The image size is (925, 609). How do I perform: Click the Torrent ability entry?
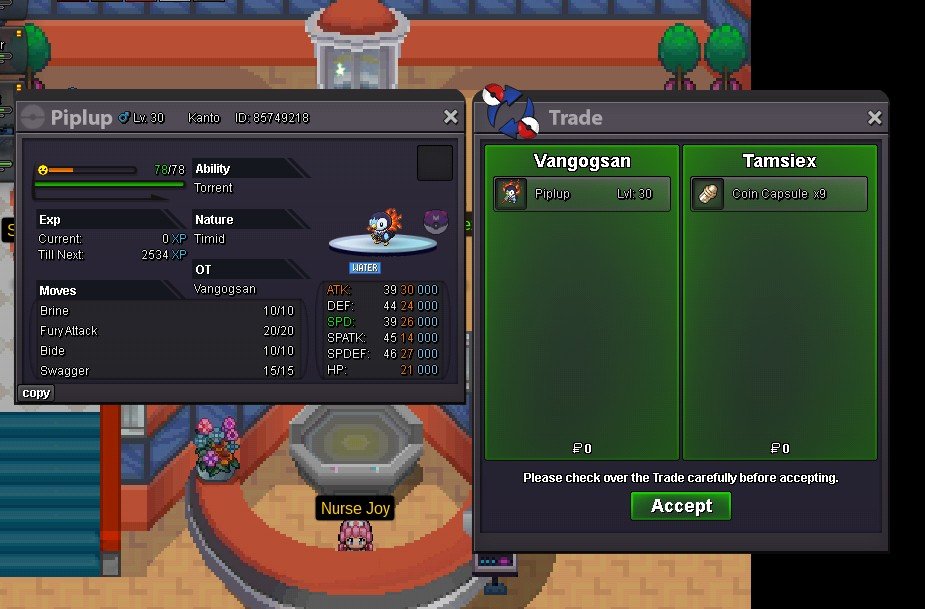click(213, 188)
